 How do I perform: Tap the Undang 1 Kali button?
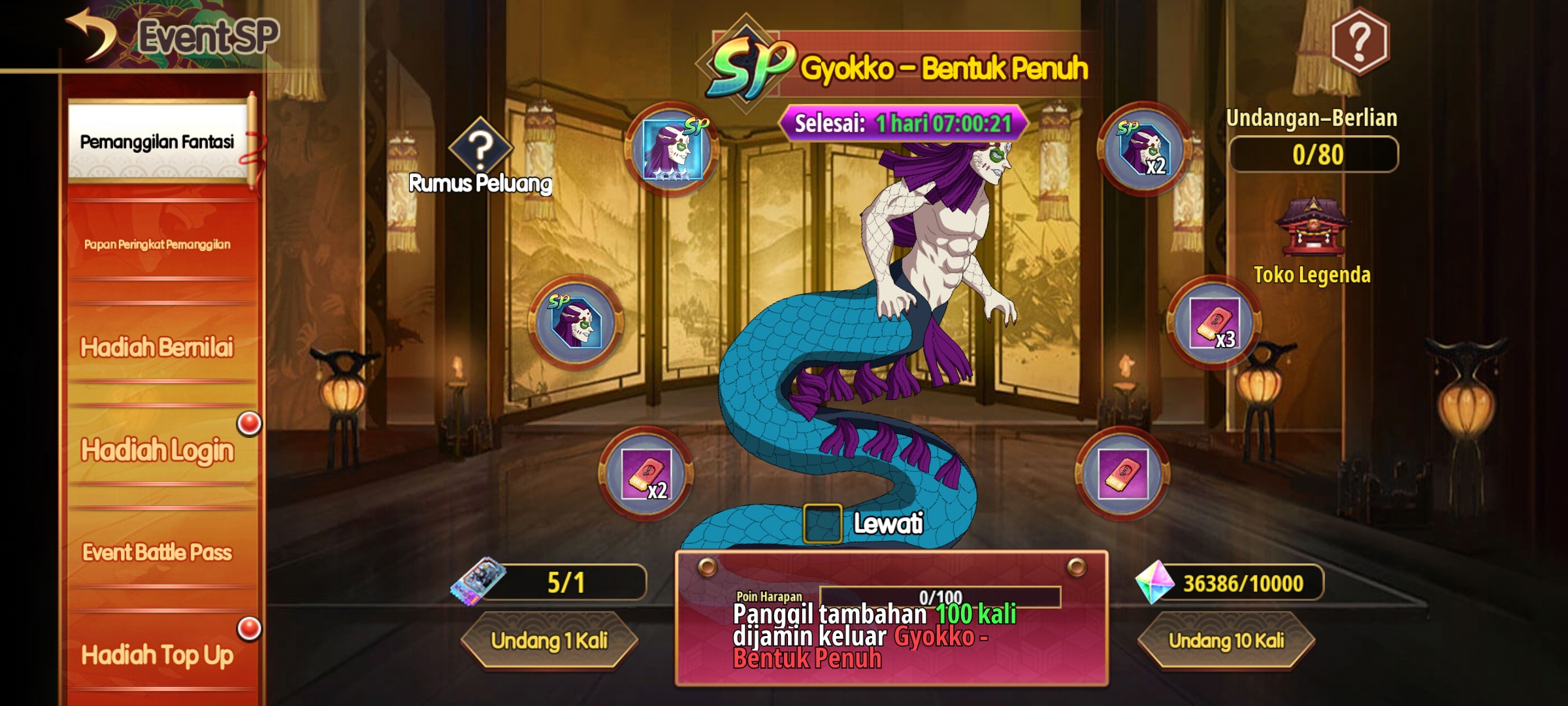click(x=549, y=641)
